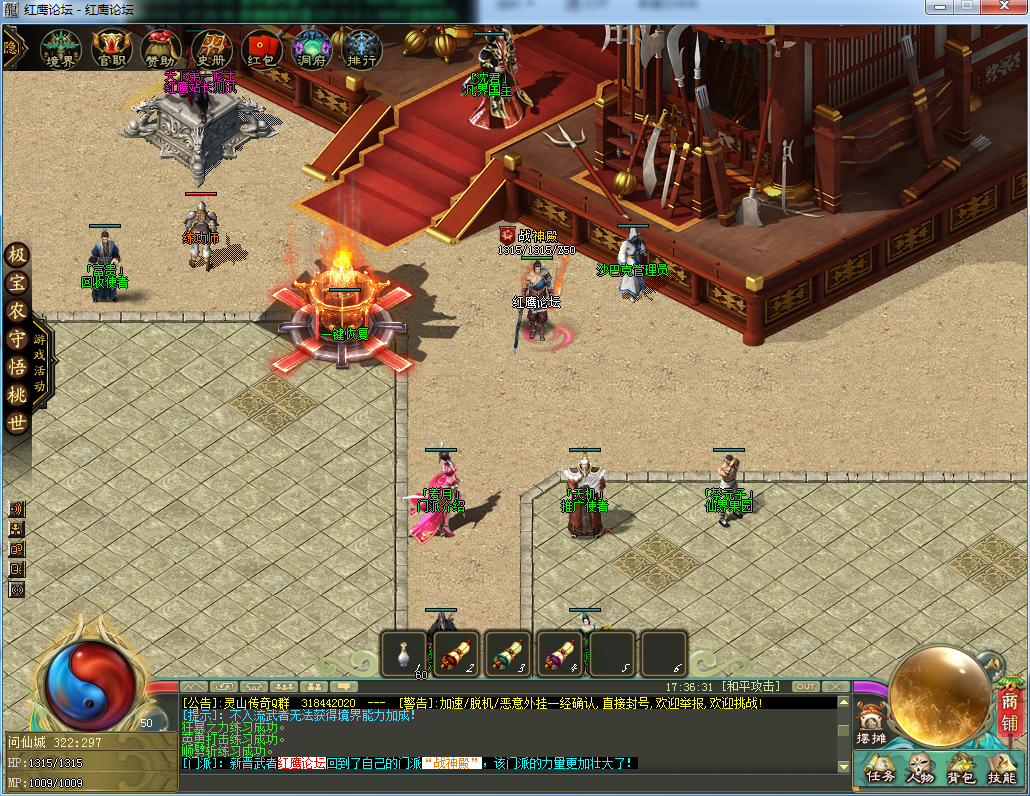1030x796 pixels.
Task: Click the 赞助 sponsor money bag icon
Action: [x=161, y=48]
